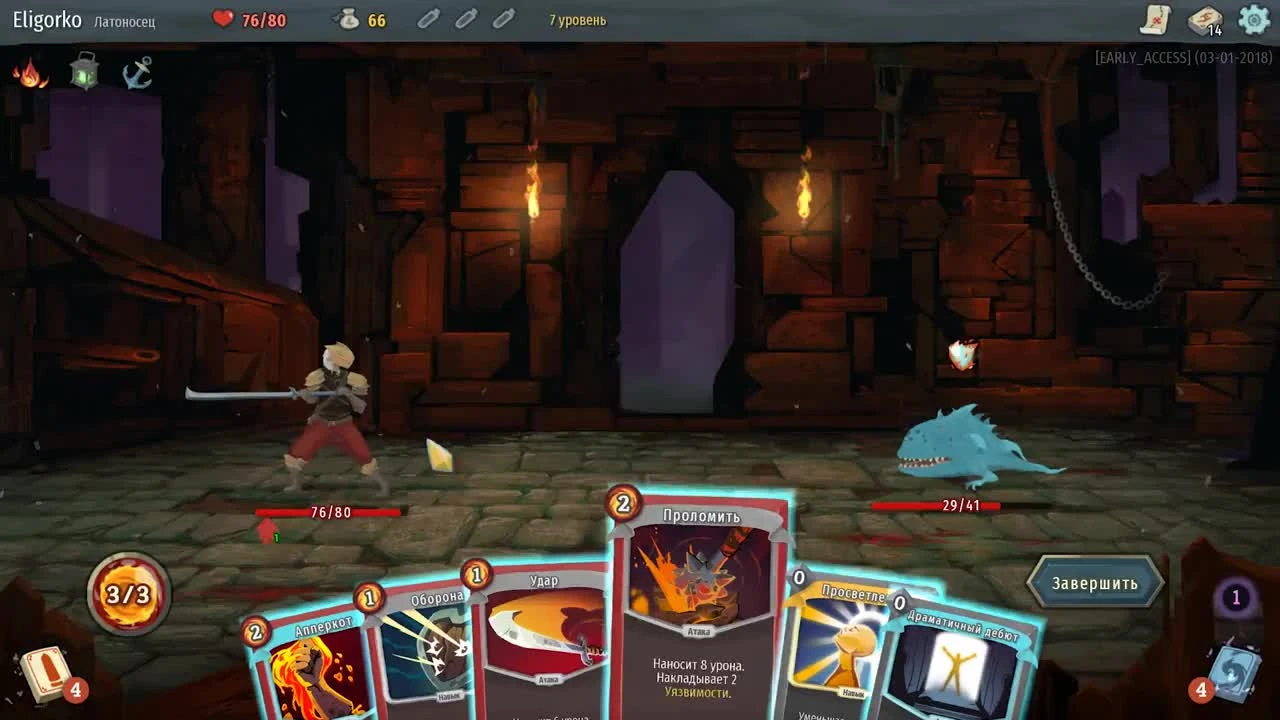Inspect the Lantern relic
The width and height of the screenshot is (1280, 720).
(85, 71)
